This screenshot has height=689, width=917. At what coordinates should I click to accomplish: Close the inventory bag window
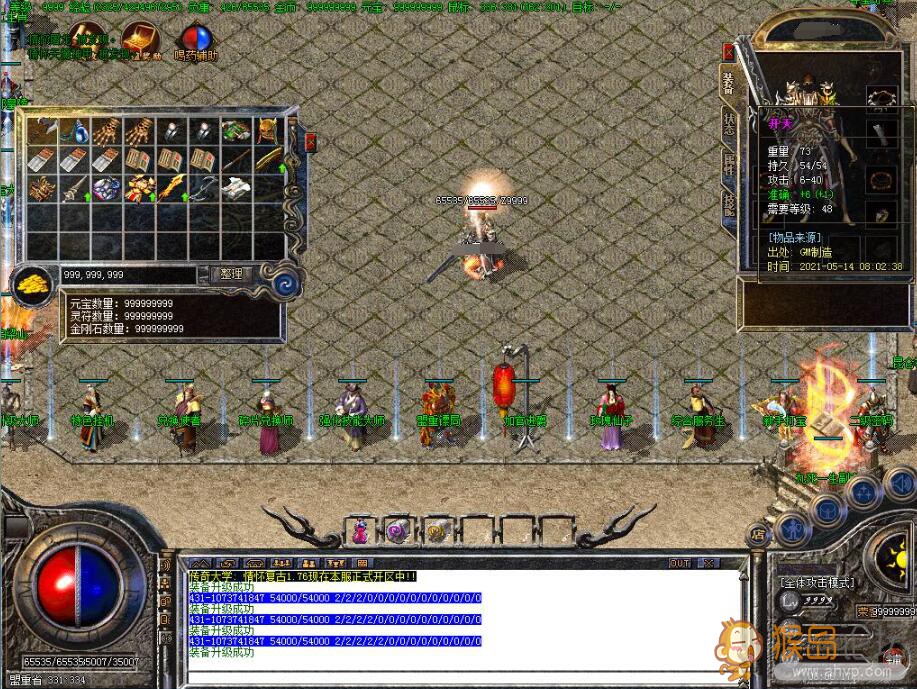tap(310, 143)
